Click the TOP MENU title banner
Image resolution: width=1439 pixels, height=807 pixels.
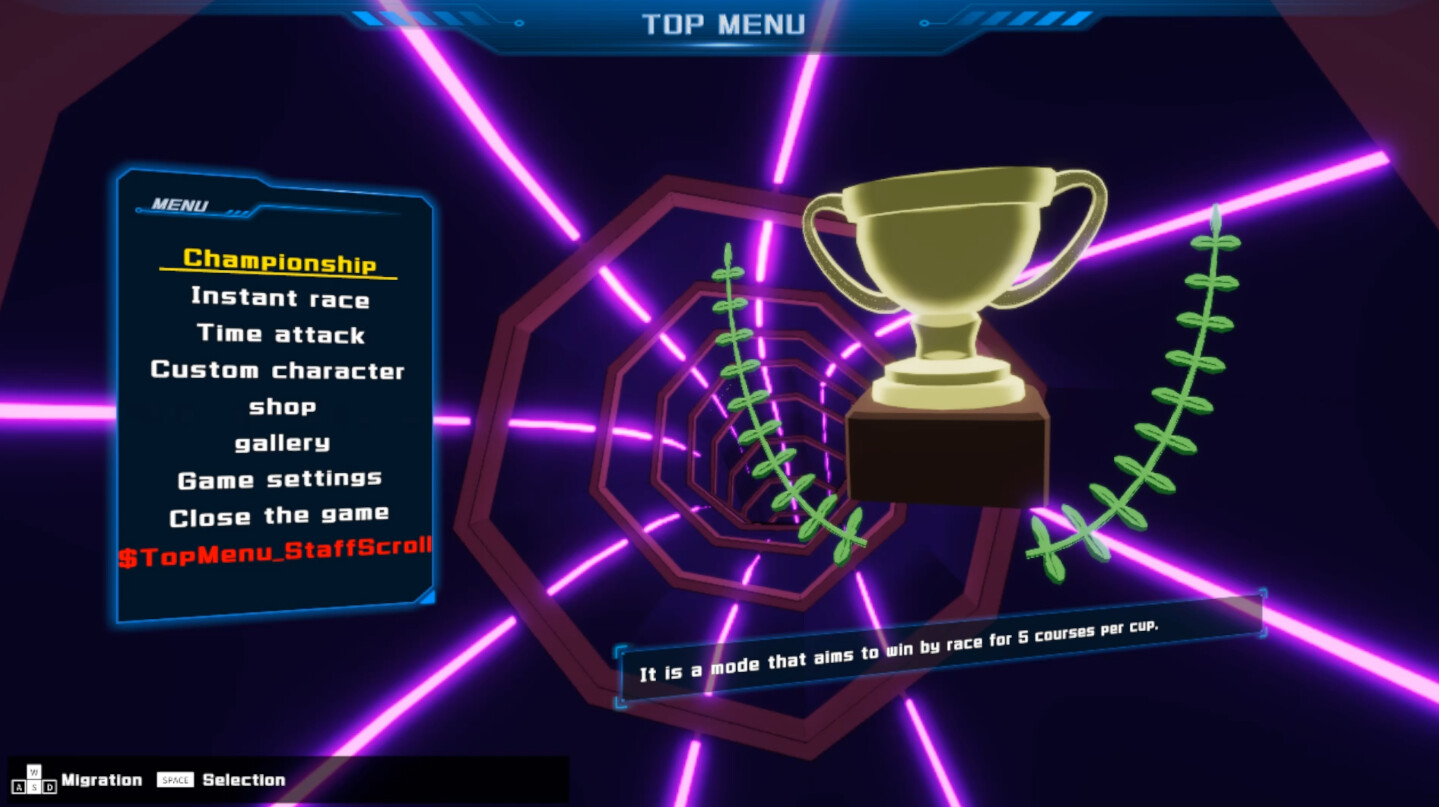tap(723, 24)
